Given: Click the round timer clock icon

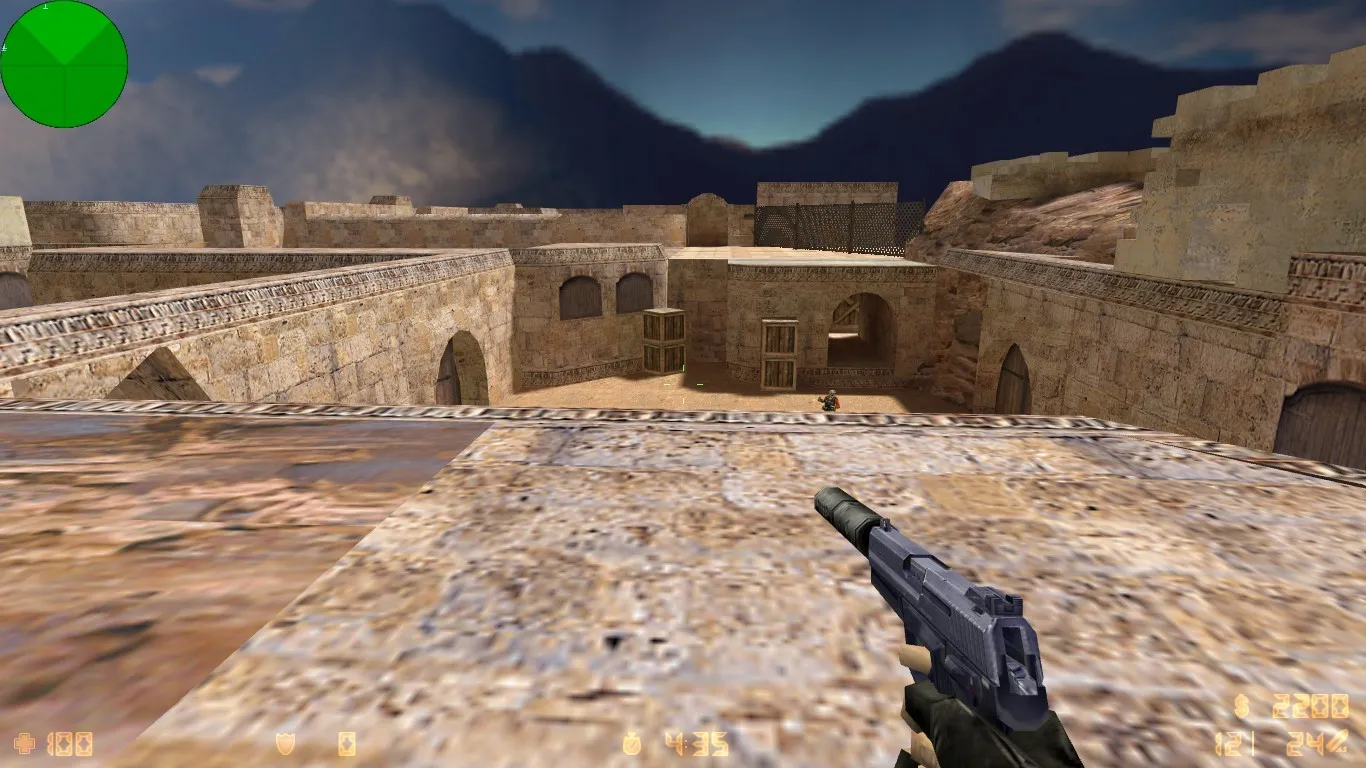Looking at the screenshot, I should [630, 742].
